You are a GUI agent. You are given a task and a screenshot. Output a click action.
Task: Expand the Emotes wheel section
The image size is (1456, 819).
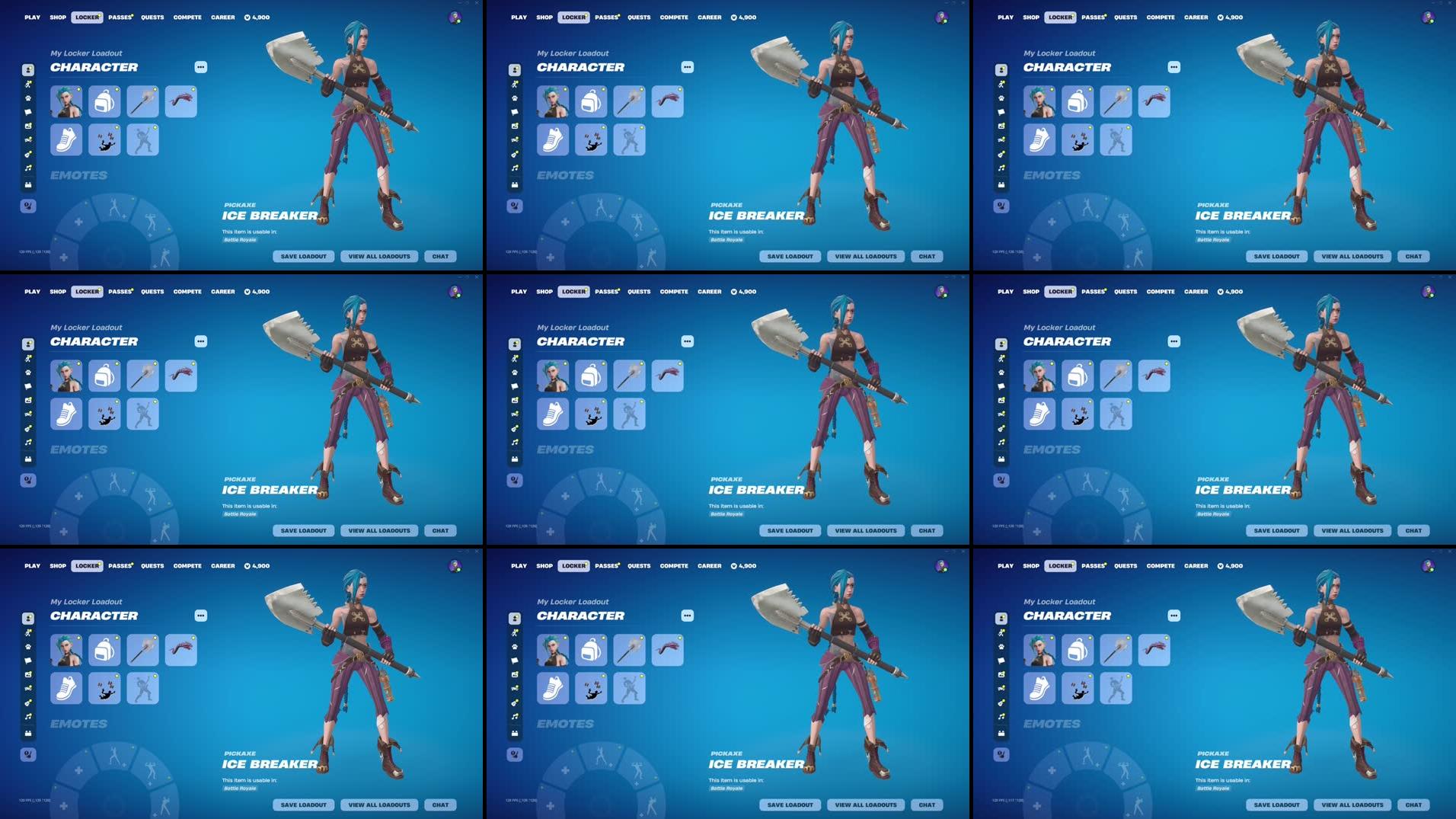(78, 175)
